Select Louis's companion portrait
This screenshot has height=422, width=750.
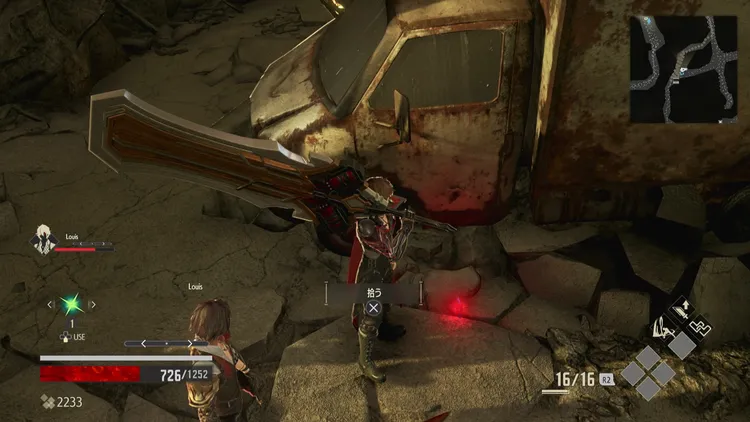(x=44, y=240)
